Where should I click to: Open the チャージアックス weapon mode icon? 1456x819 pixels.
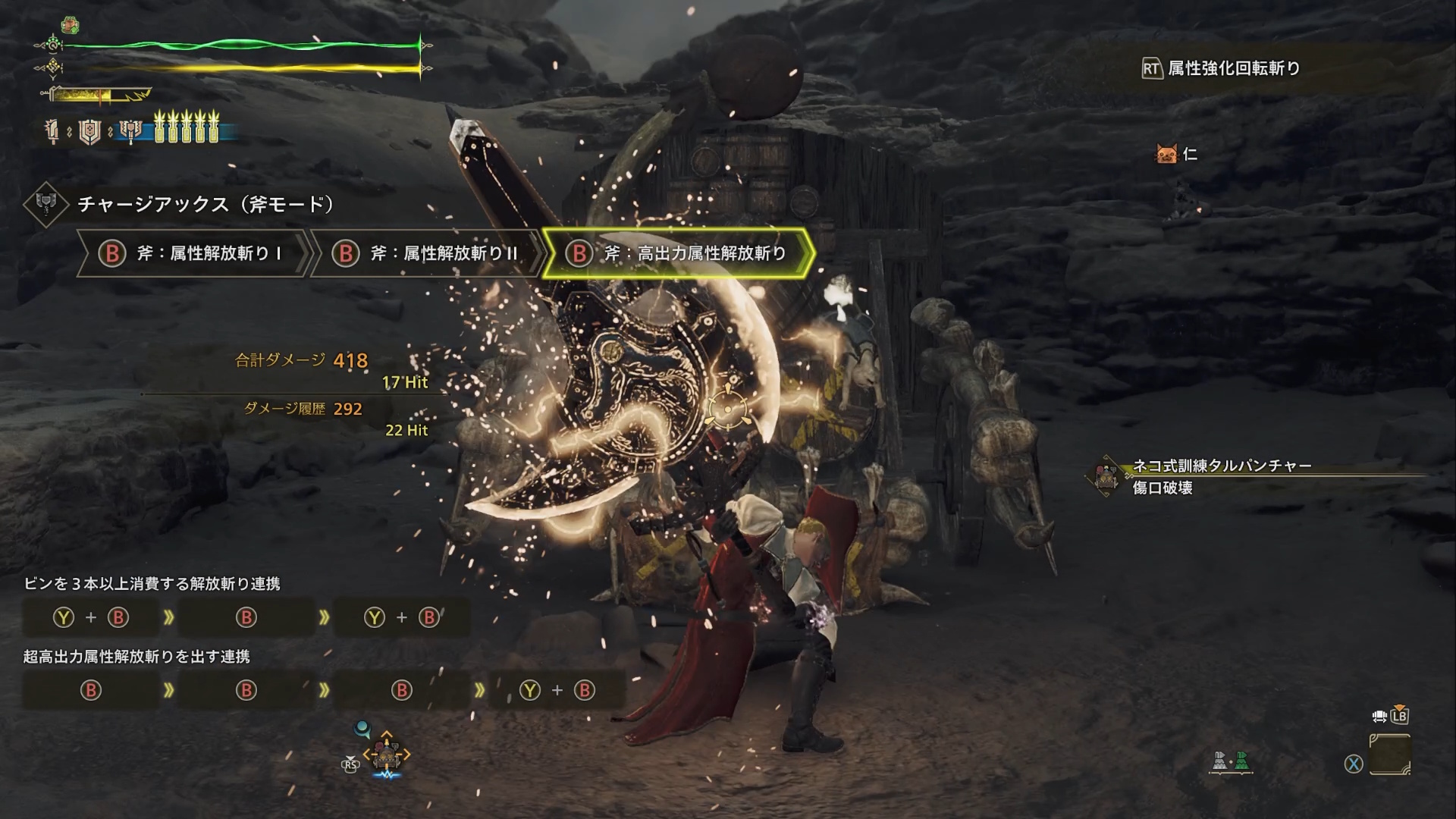(45, 204)
